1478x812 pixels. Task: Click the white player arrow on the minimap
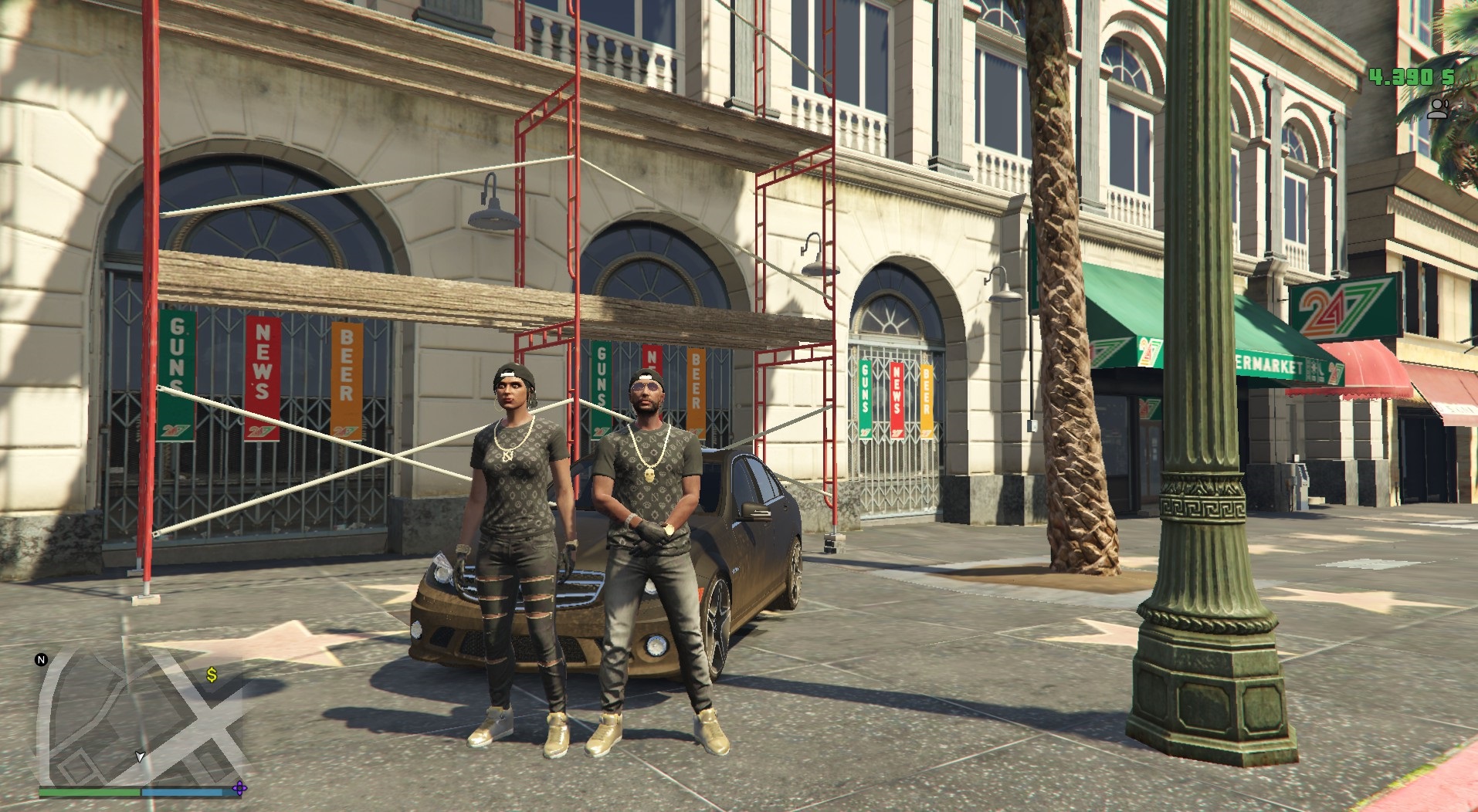coord(140,756)
